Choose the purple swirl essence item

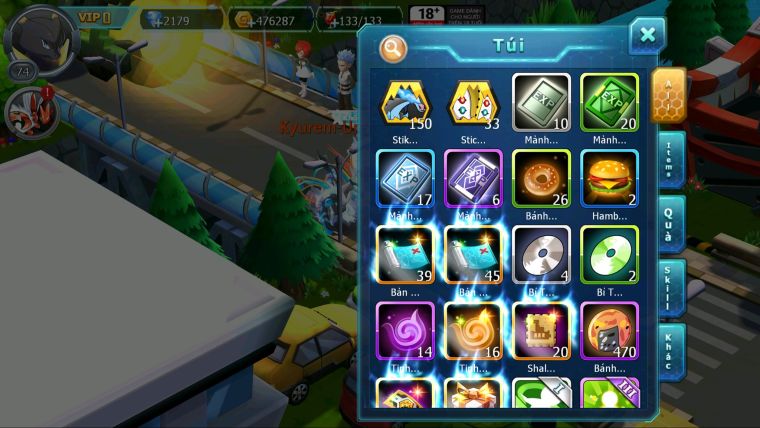tap(405, 330)
